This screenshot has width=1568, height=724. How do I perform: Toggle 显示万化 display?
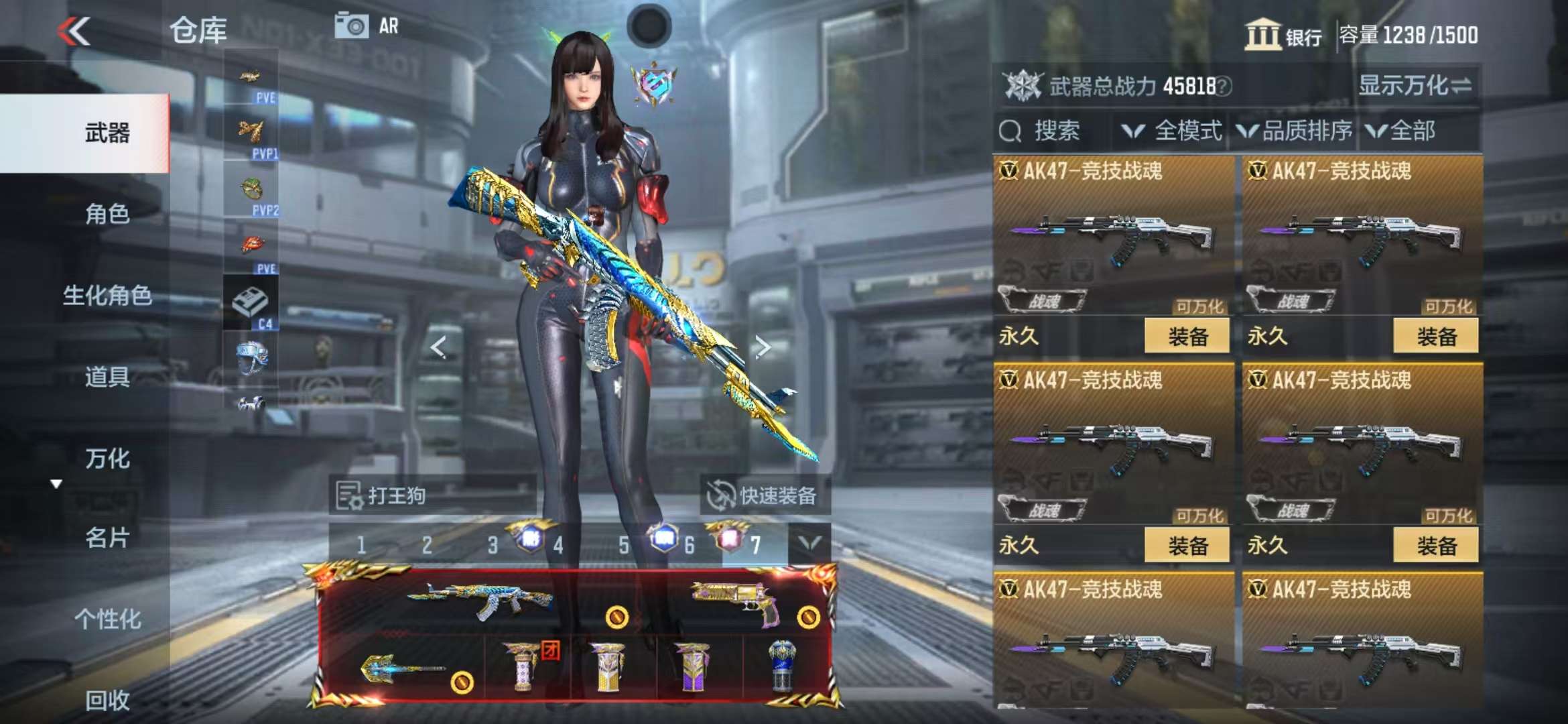1414,86
